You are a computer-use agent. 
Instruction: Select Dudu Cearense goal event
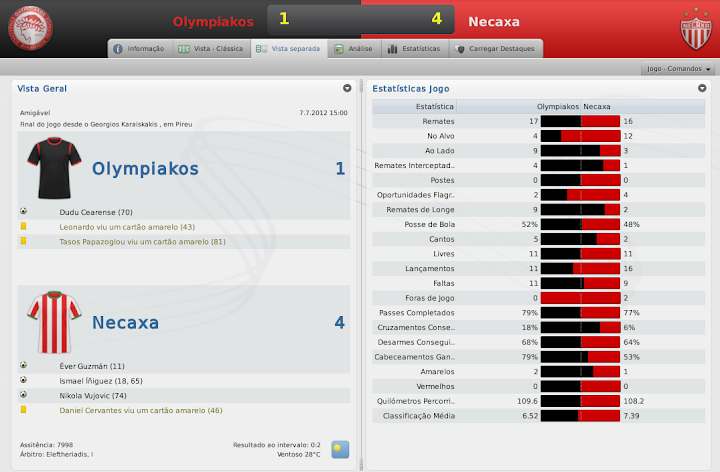tap(95, 212)
